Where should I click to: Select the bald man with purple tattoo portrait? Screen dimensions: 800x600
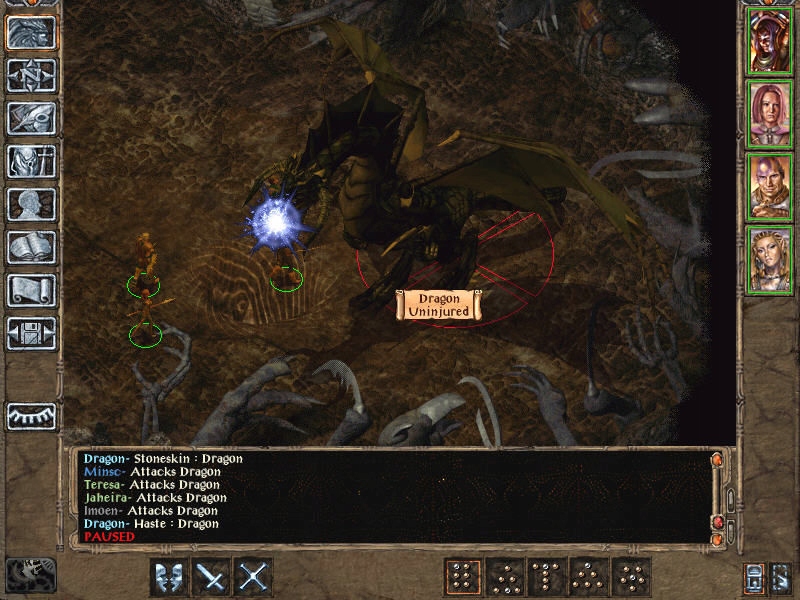(771, 188)
